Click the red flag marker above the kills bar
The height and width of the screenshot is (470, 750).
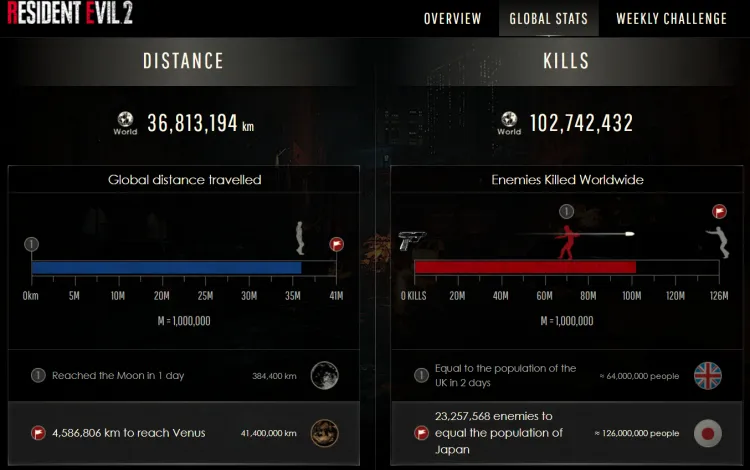pos(719,211)
